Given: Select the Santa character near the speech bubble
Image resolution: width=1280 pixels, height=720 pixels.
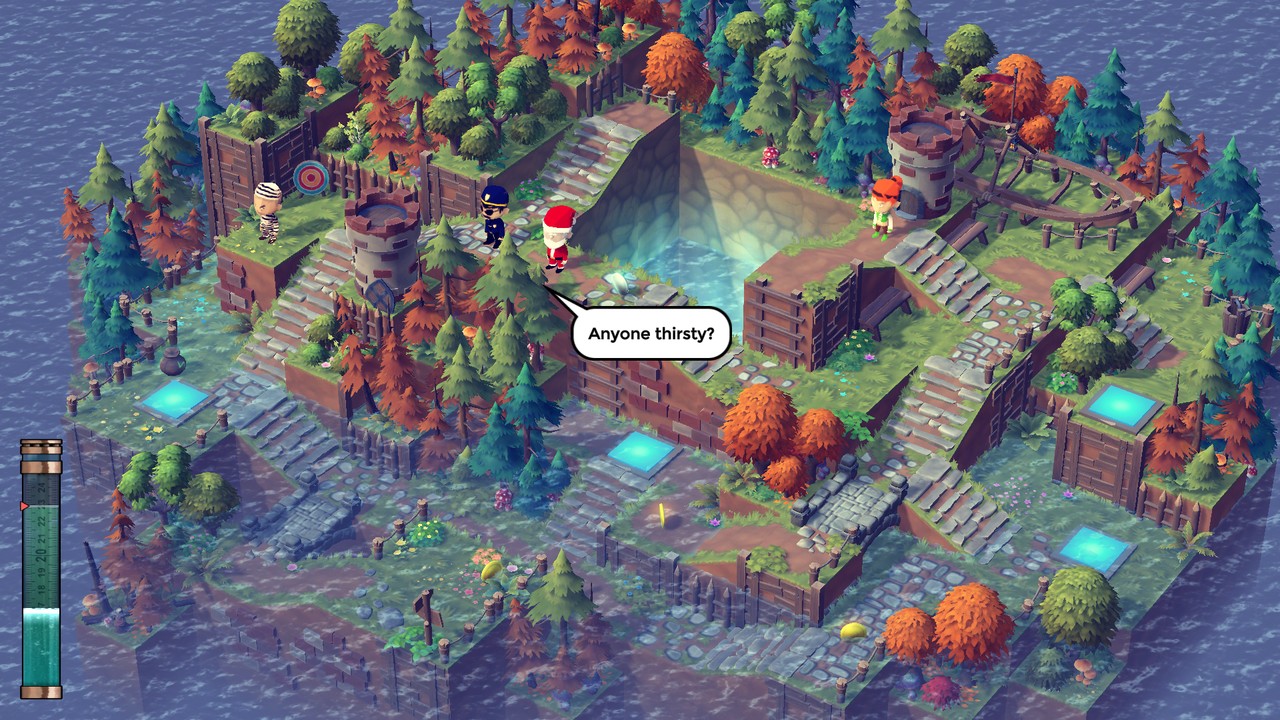Looking at the screenshot, I should [556, 233].
